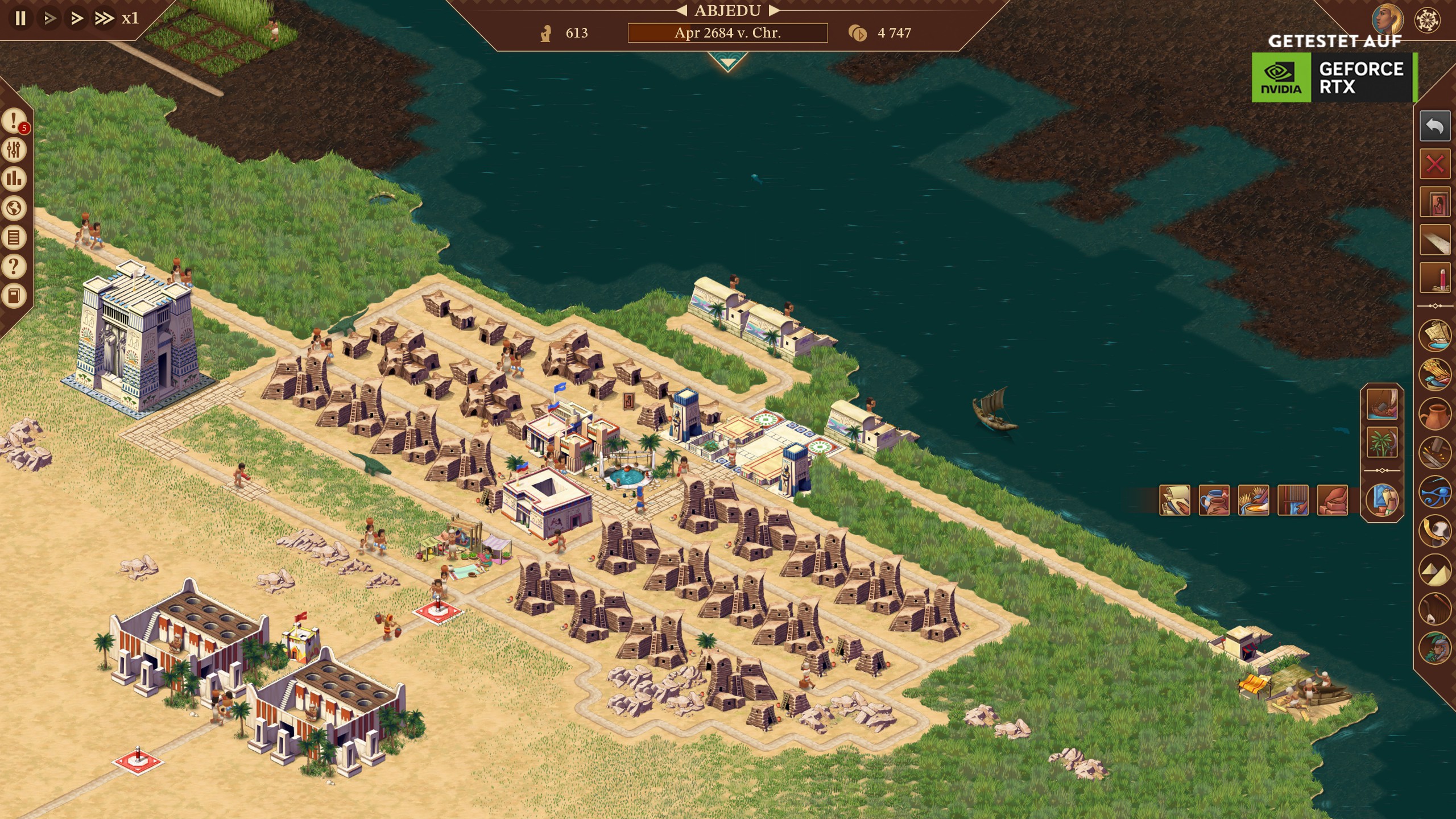1456x819 pixels.
Task: Choose the pottery workshop building
Action: pos(1214,500)
